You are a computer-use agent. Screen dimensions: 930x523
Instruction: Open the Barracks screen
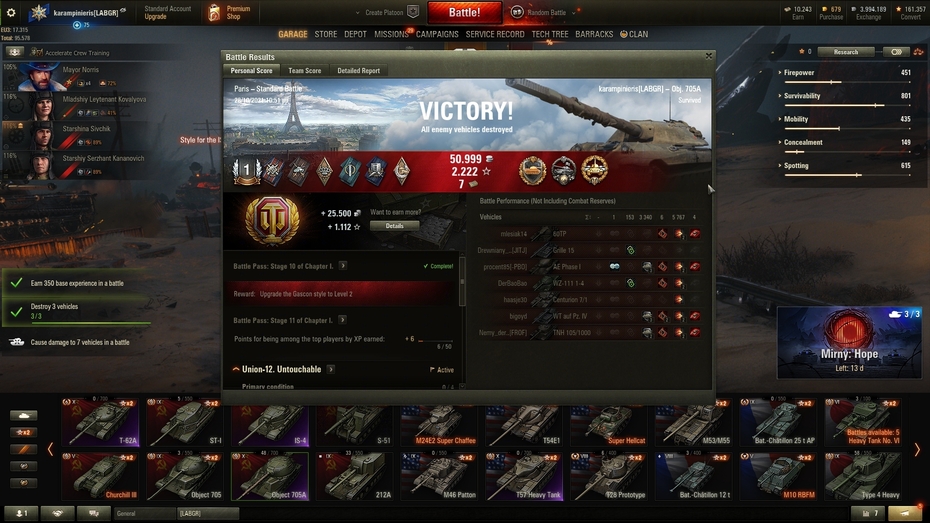pyautogui.click(x=594, y=34)
